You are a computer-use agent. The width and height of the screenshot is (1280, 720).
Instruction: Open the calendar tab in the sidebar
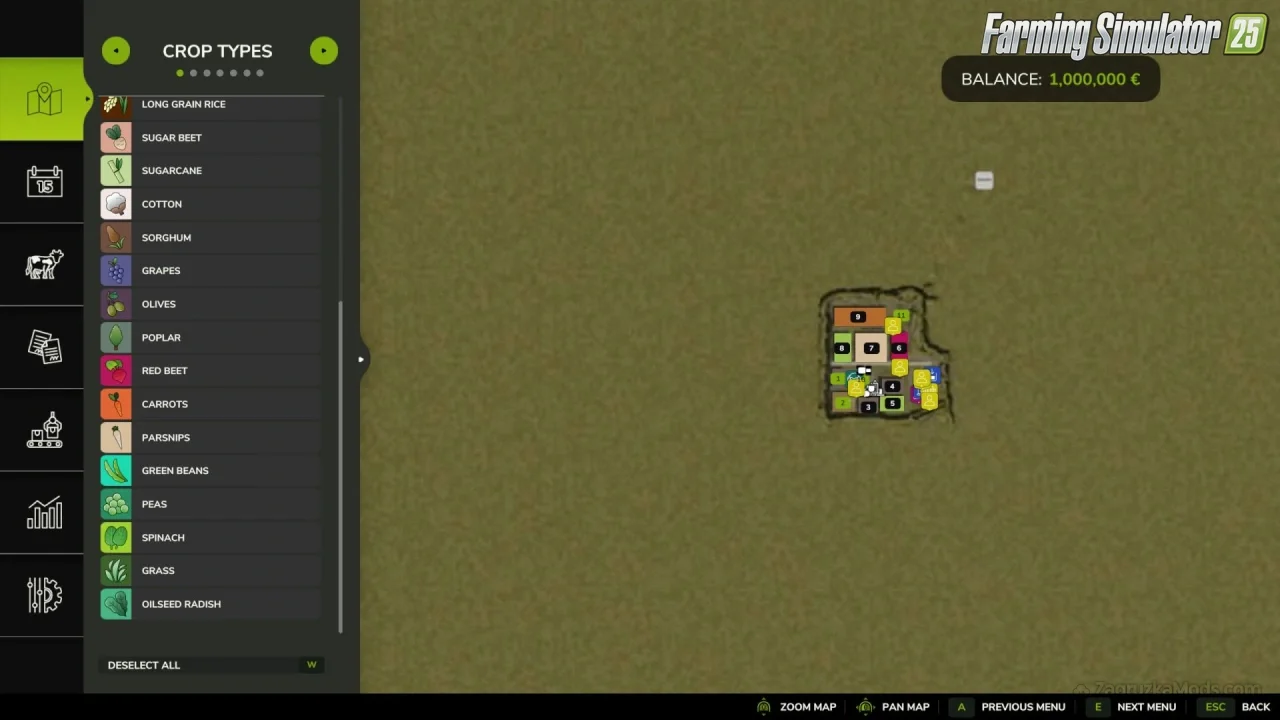tap(44, 182)
